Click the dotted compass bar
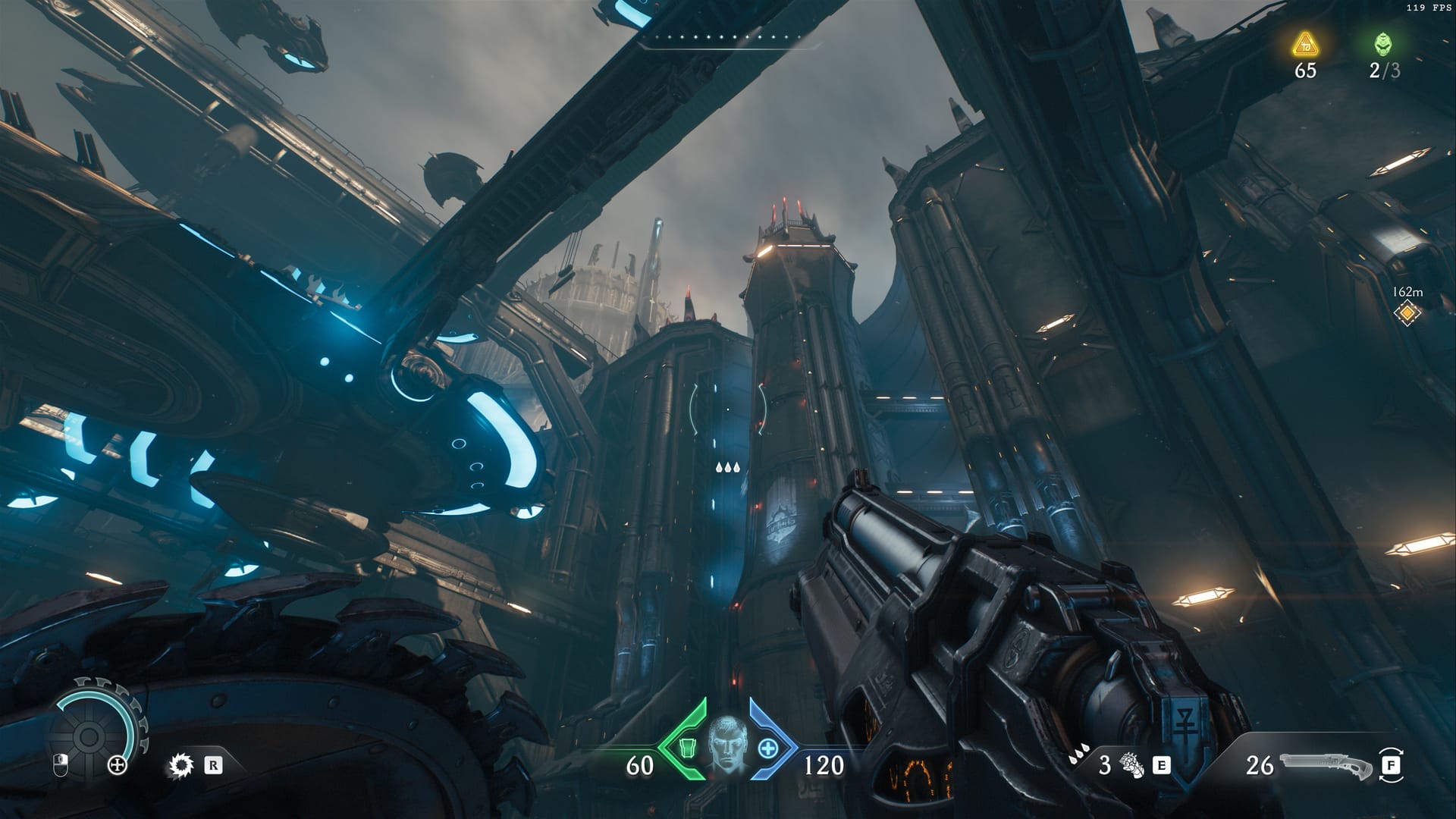The height and width of the screenshot is (819, 1456). click(729, 38)
